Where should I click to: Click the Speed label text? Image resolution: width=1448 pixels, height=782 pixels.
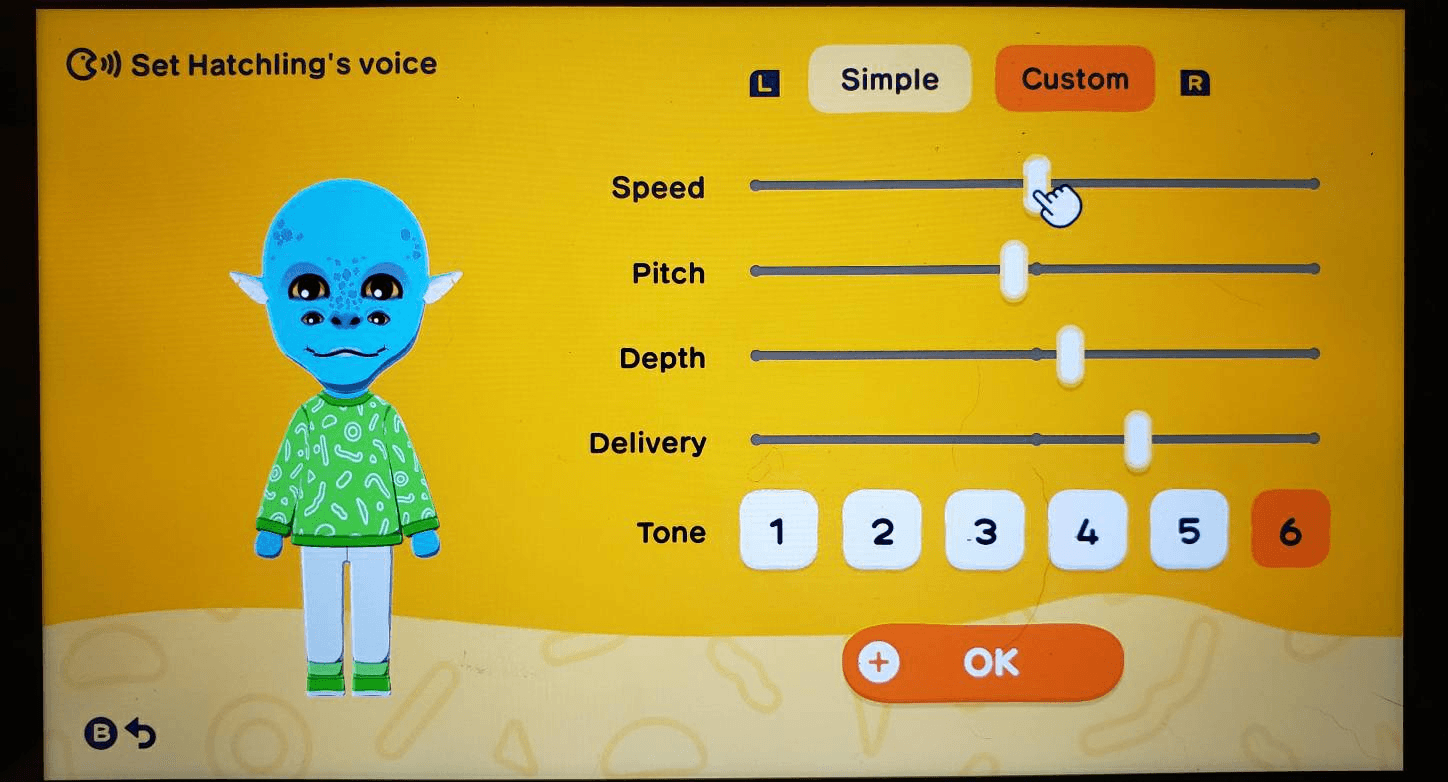tap(658, 187)
